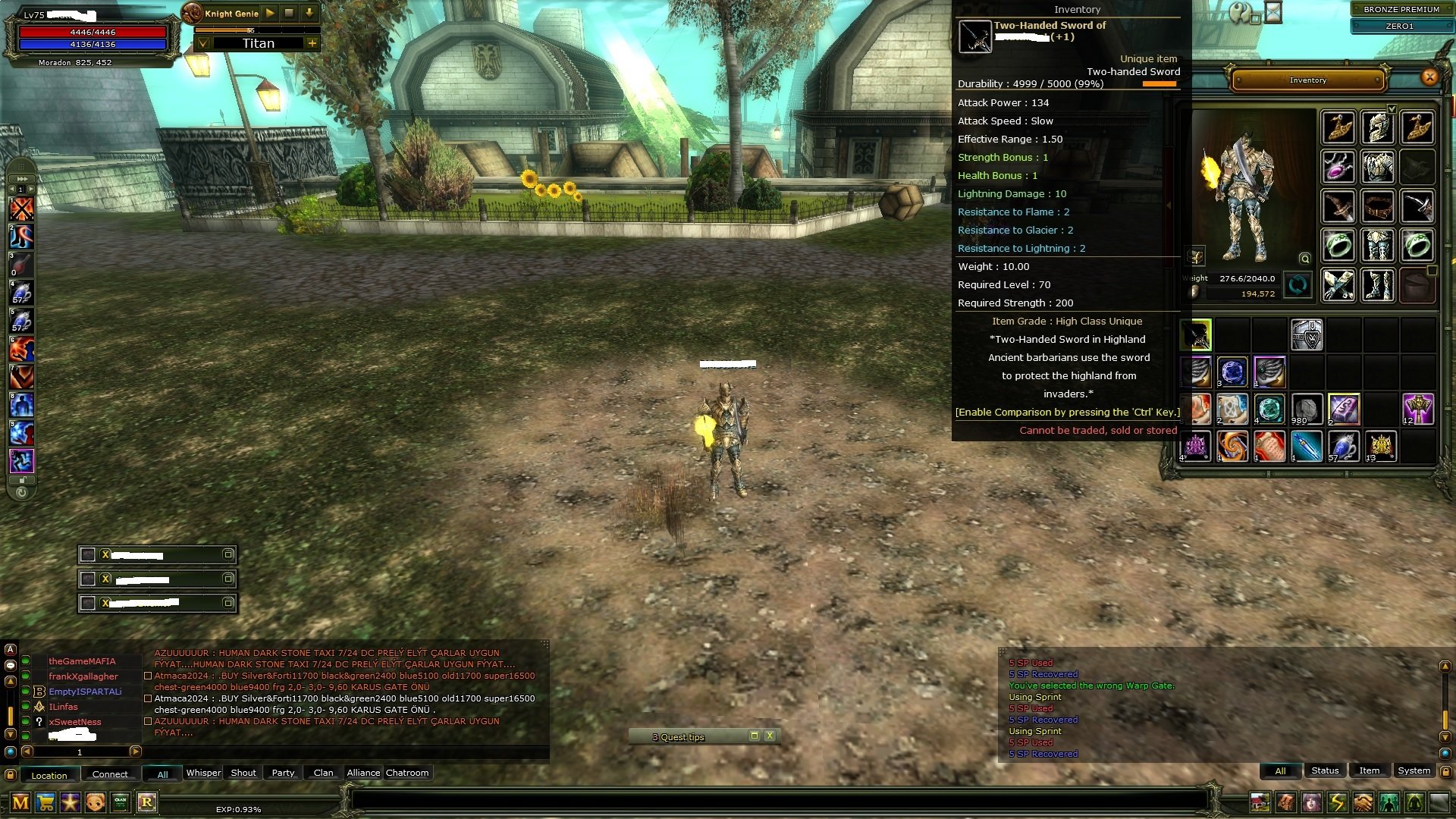Open the shopping cart store icon
Image resolution: width=1456 pixels, height=819 pixels.
point(45,802)
